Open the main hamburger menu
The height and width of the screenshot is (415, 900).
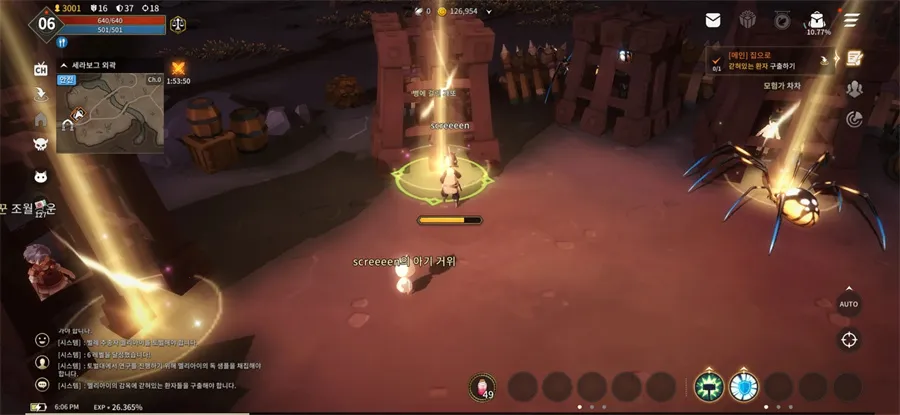point(851,19)
